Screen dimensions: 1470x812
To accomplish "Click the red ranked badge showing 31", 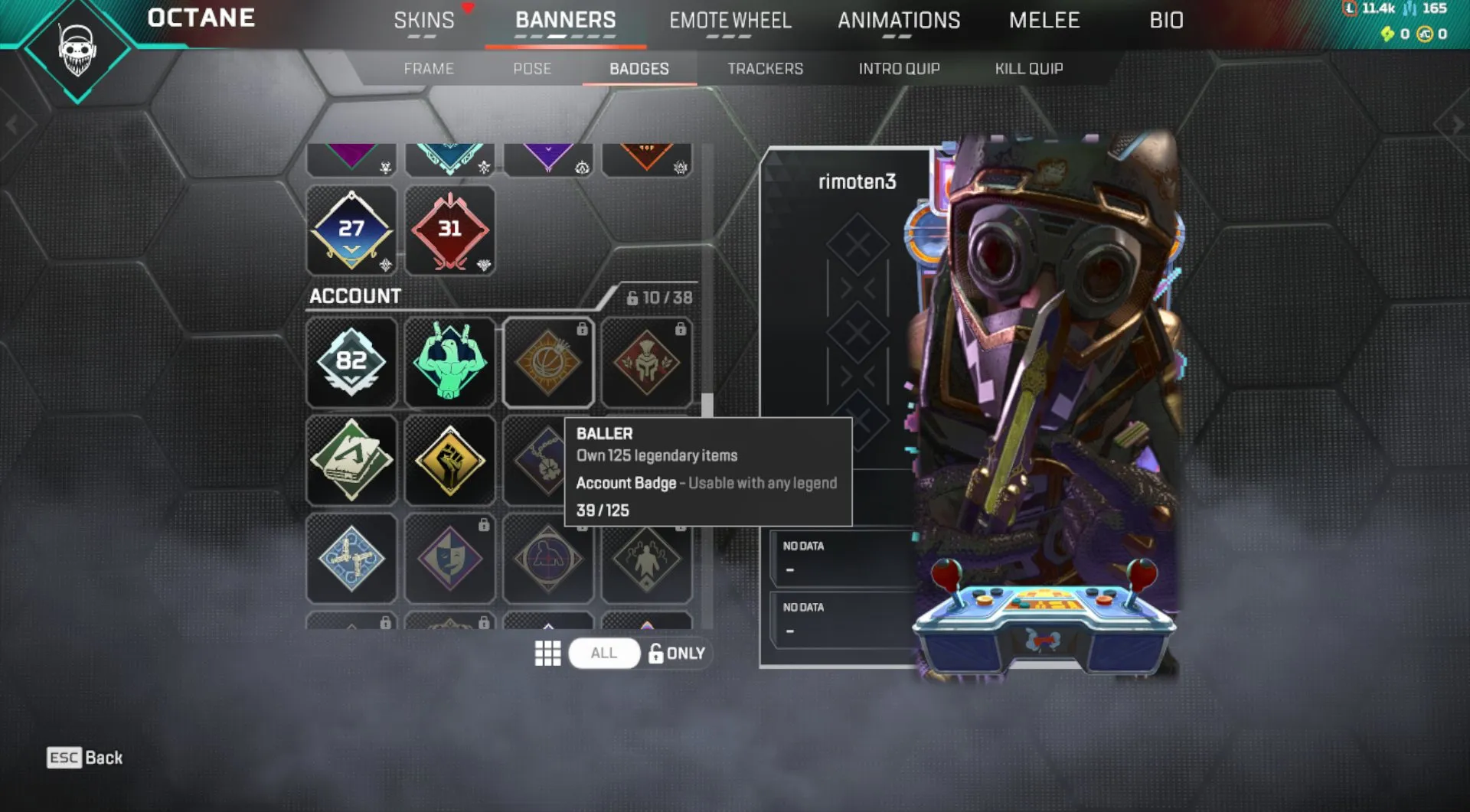I will pos(450,229).
